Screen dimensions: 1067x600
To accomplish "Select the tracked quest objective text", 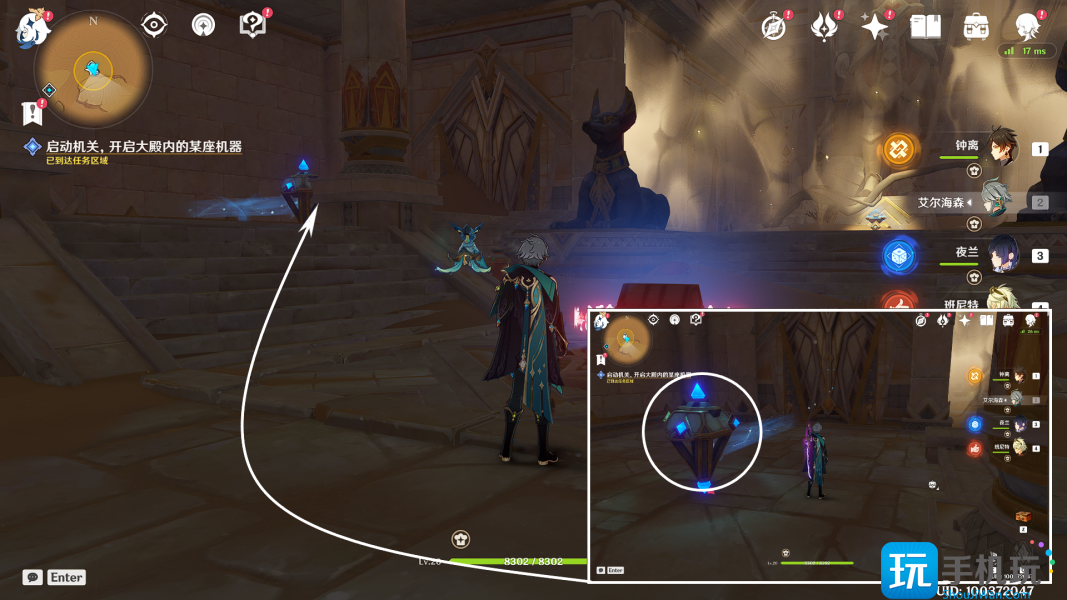I will coord(143,147).
